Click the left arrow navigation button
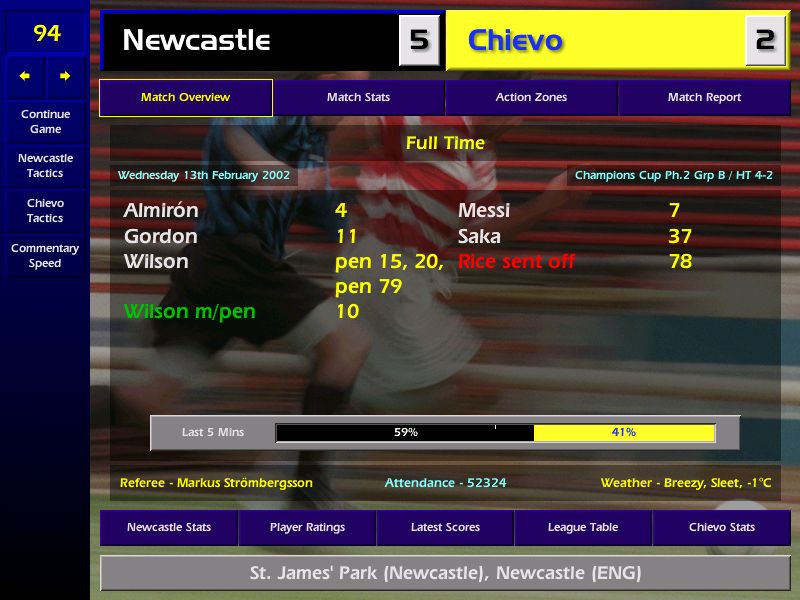Image resolution: width=800 pixels, height=600 pixels. pyautogui.click(x=25, y=76)
